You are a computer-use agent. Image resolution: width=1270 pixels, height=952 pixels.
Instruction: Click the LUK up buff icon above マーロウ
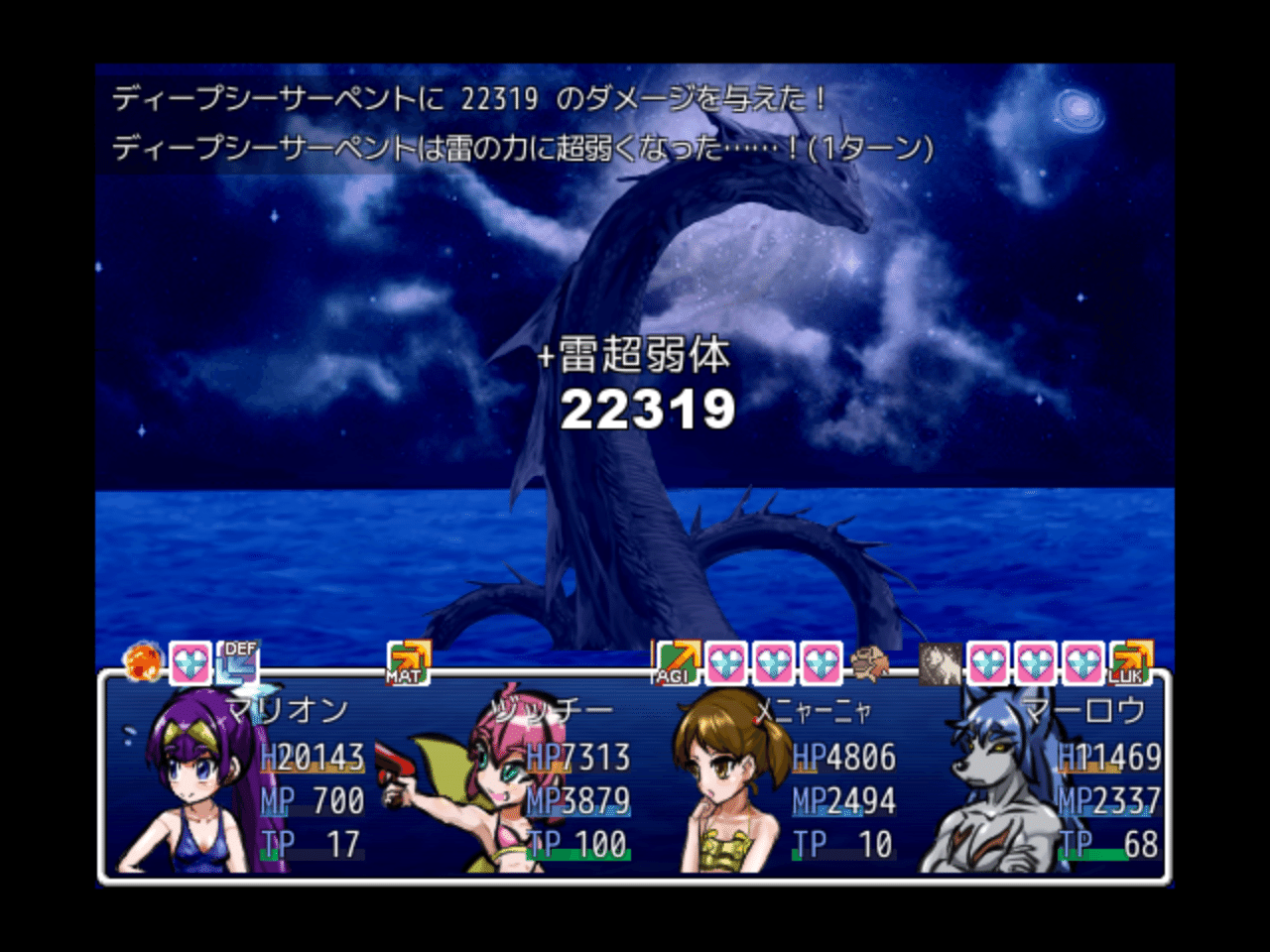[x=1131, y=662]
